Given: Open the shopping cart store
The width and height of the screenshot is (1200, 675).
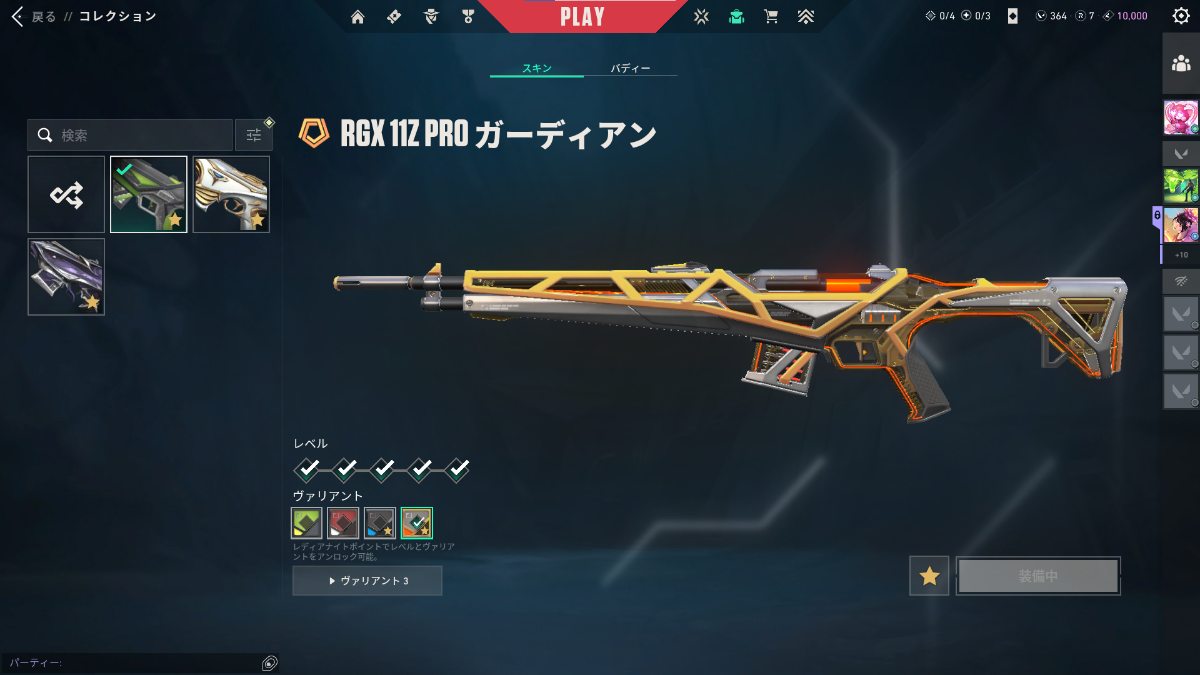Looking at the screenshot, I should point(770,16).
